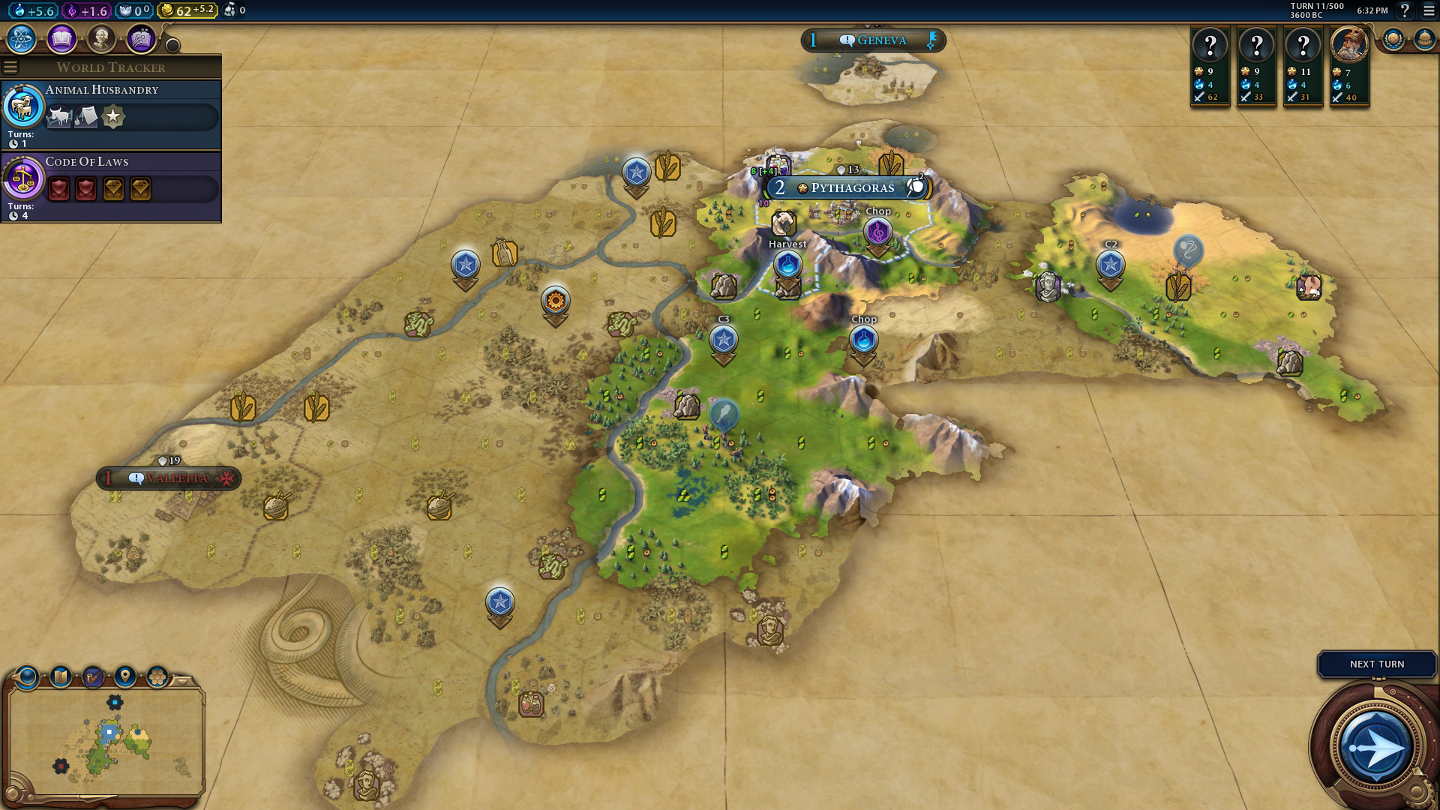Click the round end-turn arrow globe
Screen dimensions: 1440x810
pyautogui.click(x=1376, y=746)
